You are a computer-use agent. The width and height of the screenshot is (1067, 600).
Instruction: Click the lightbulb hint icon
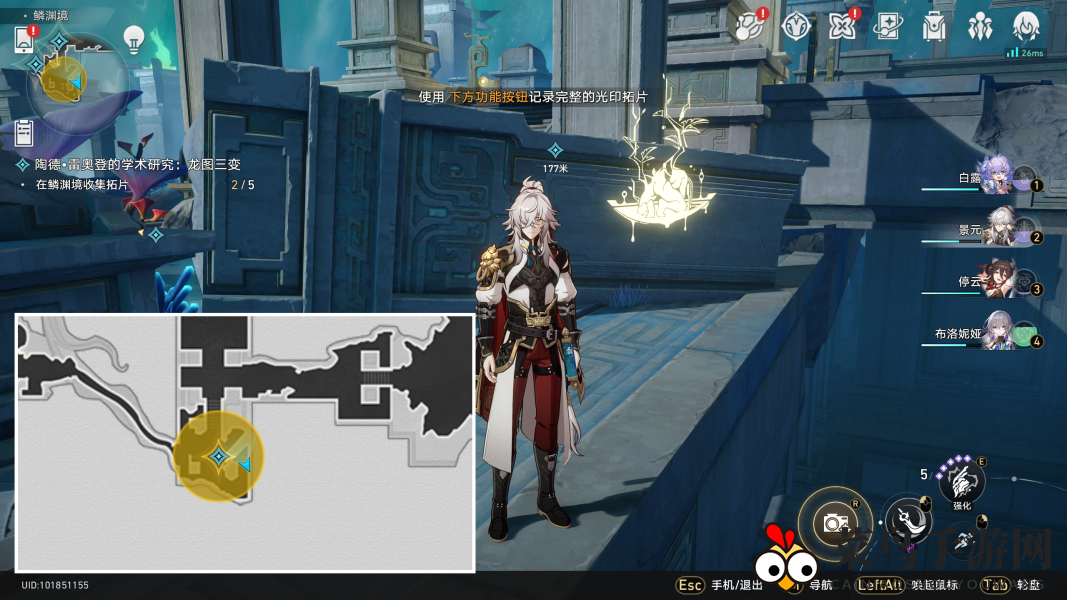click(x=133, y=39)
